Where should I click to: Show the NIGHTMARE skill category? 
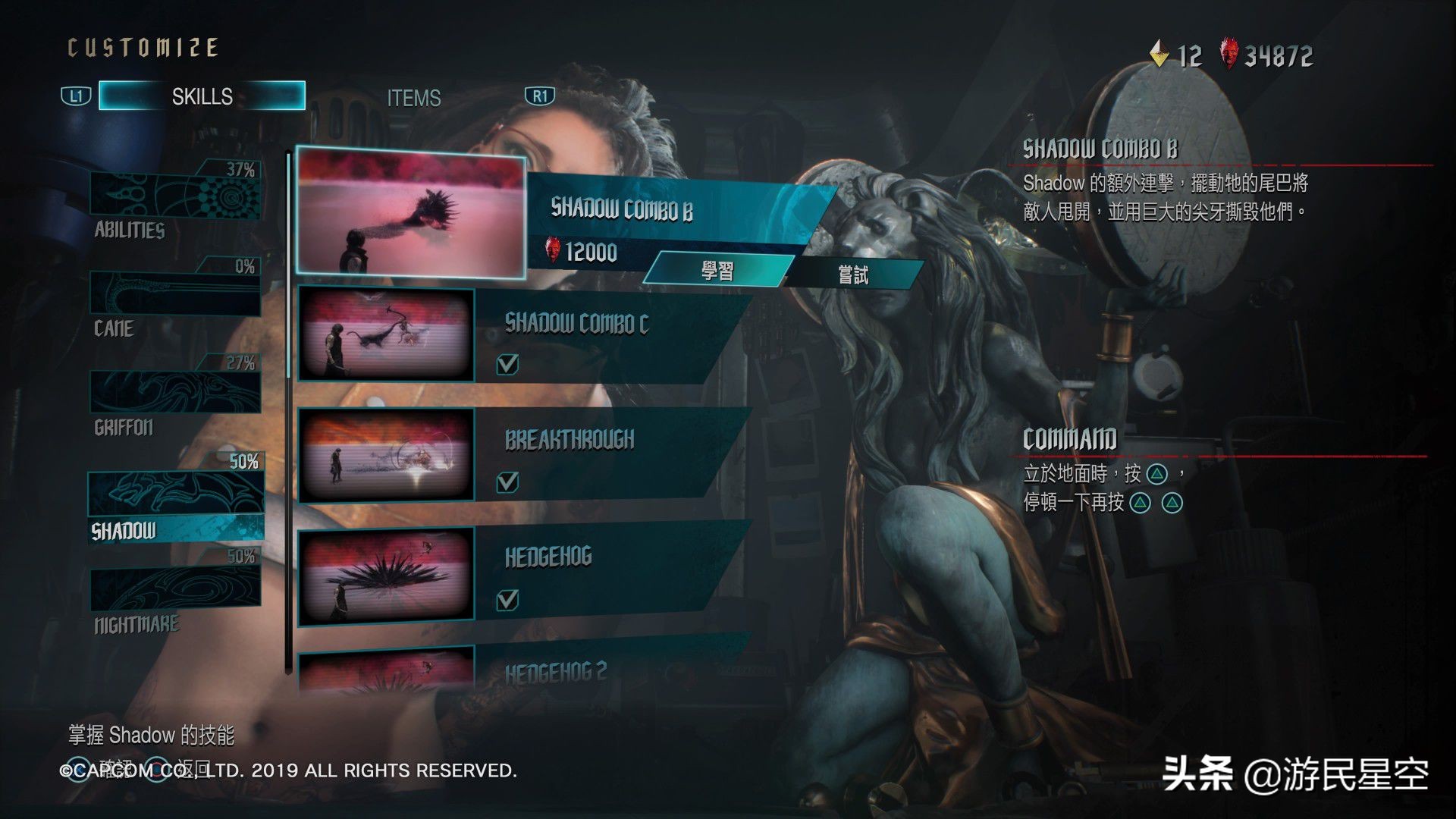[x=176, y=595]
